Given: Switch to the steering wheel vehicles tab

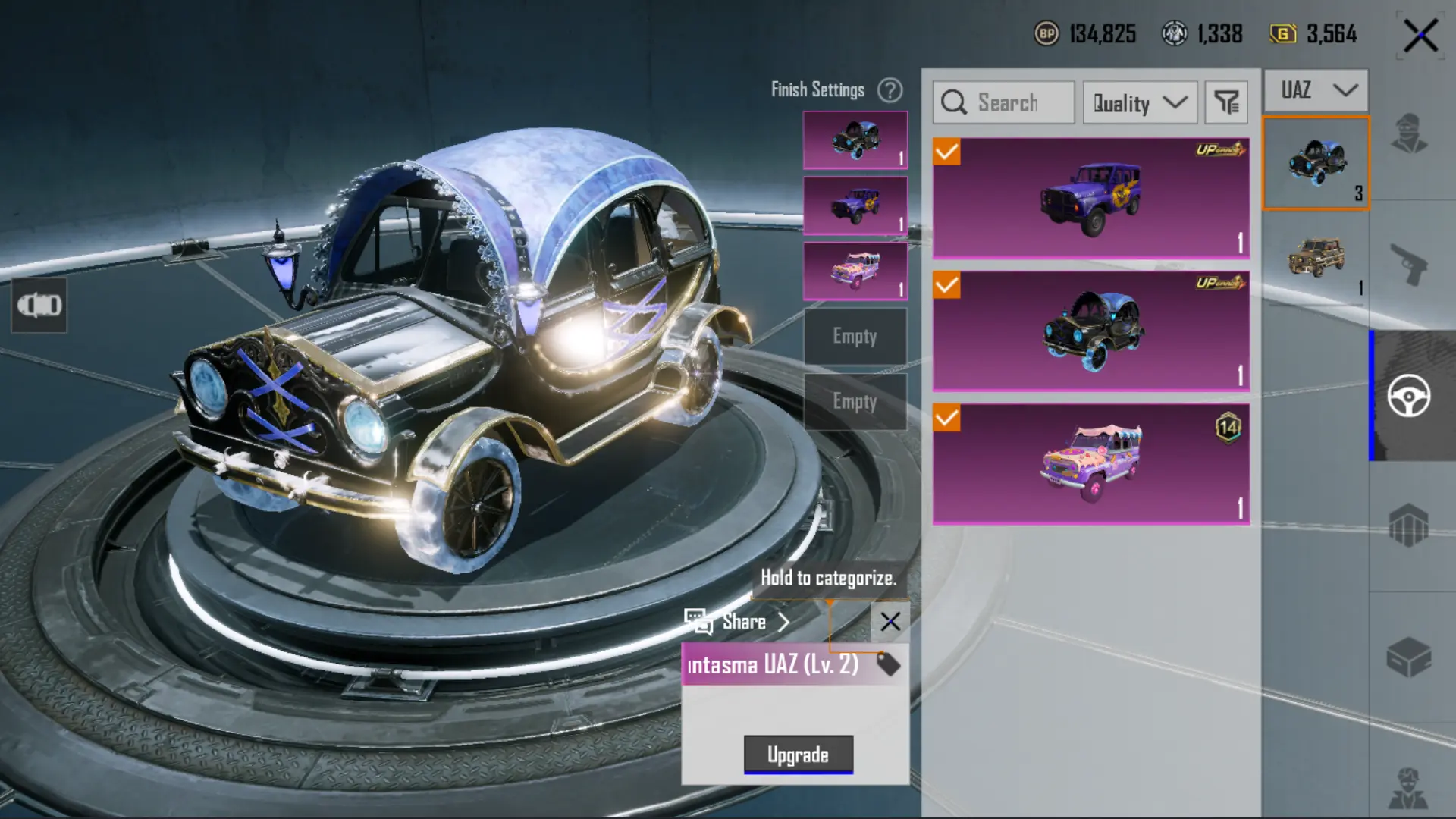Looking at the screenshot, I should (x=1409, y=396).
